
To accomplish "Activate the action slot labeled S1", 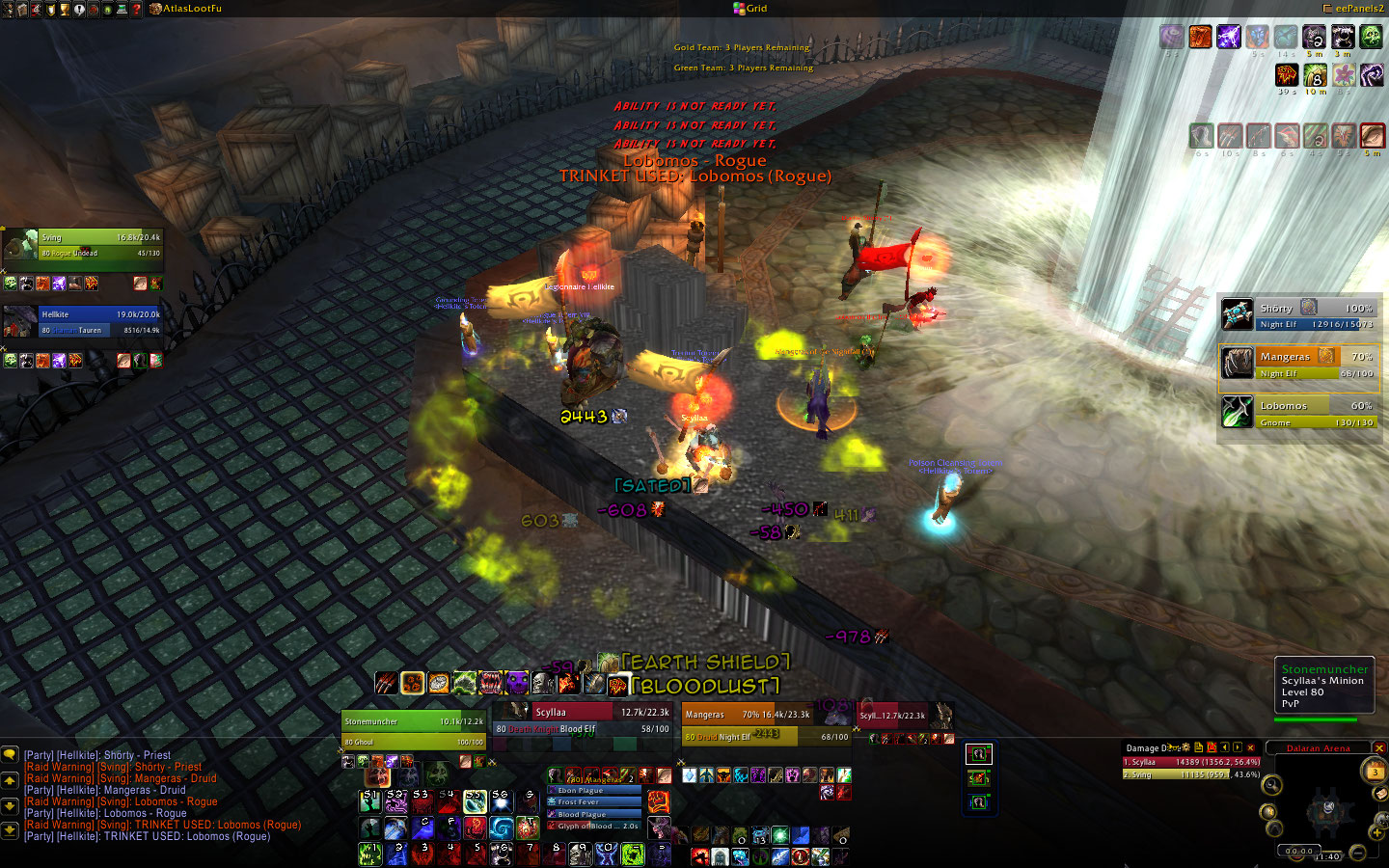I will pyautogui.click(x=370, y=800).
